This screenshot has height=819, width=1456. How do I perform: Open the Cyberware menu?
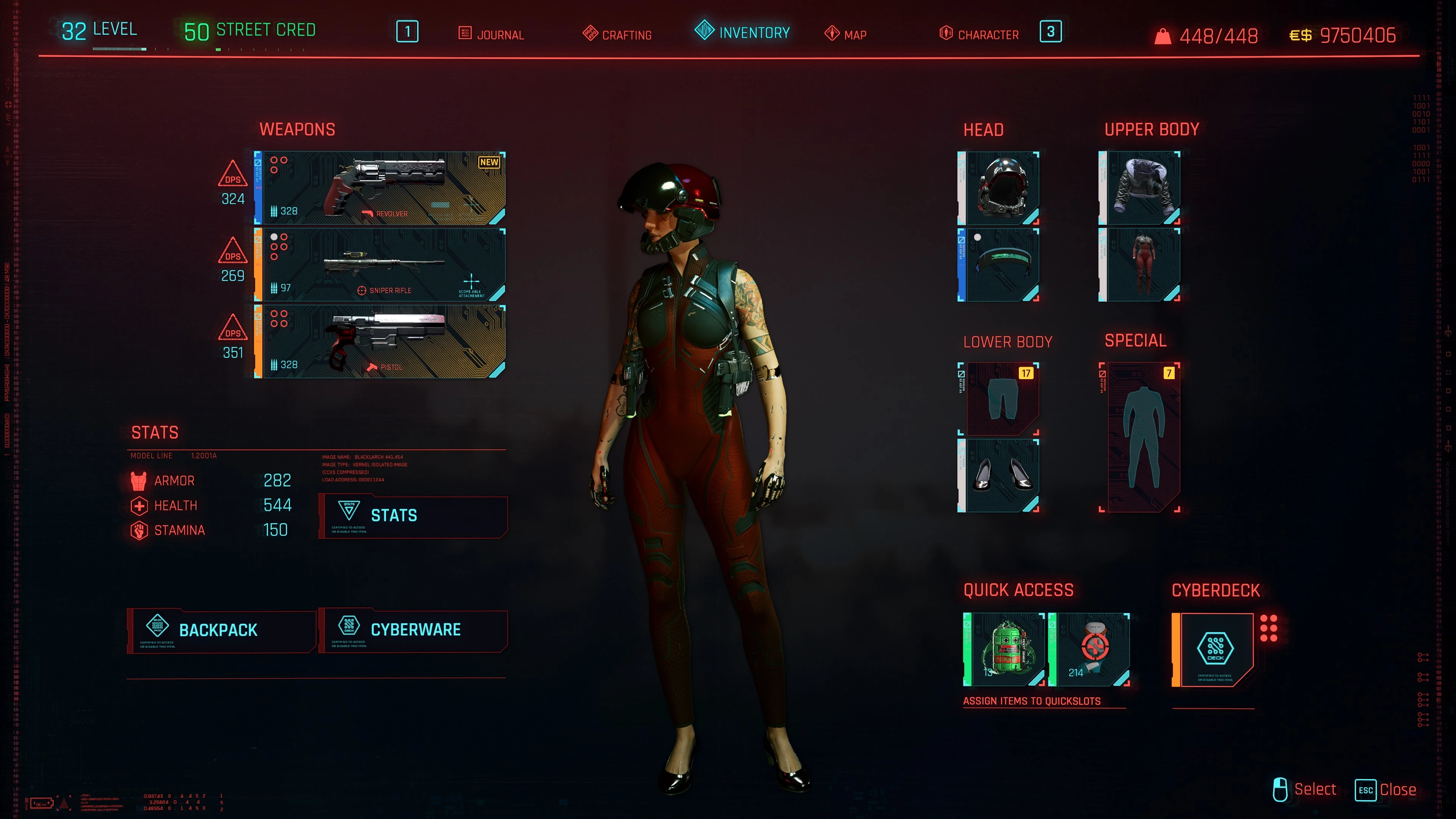tap(413, 630)
